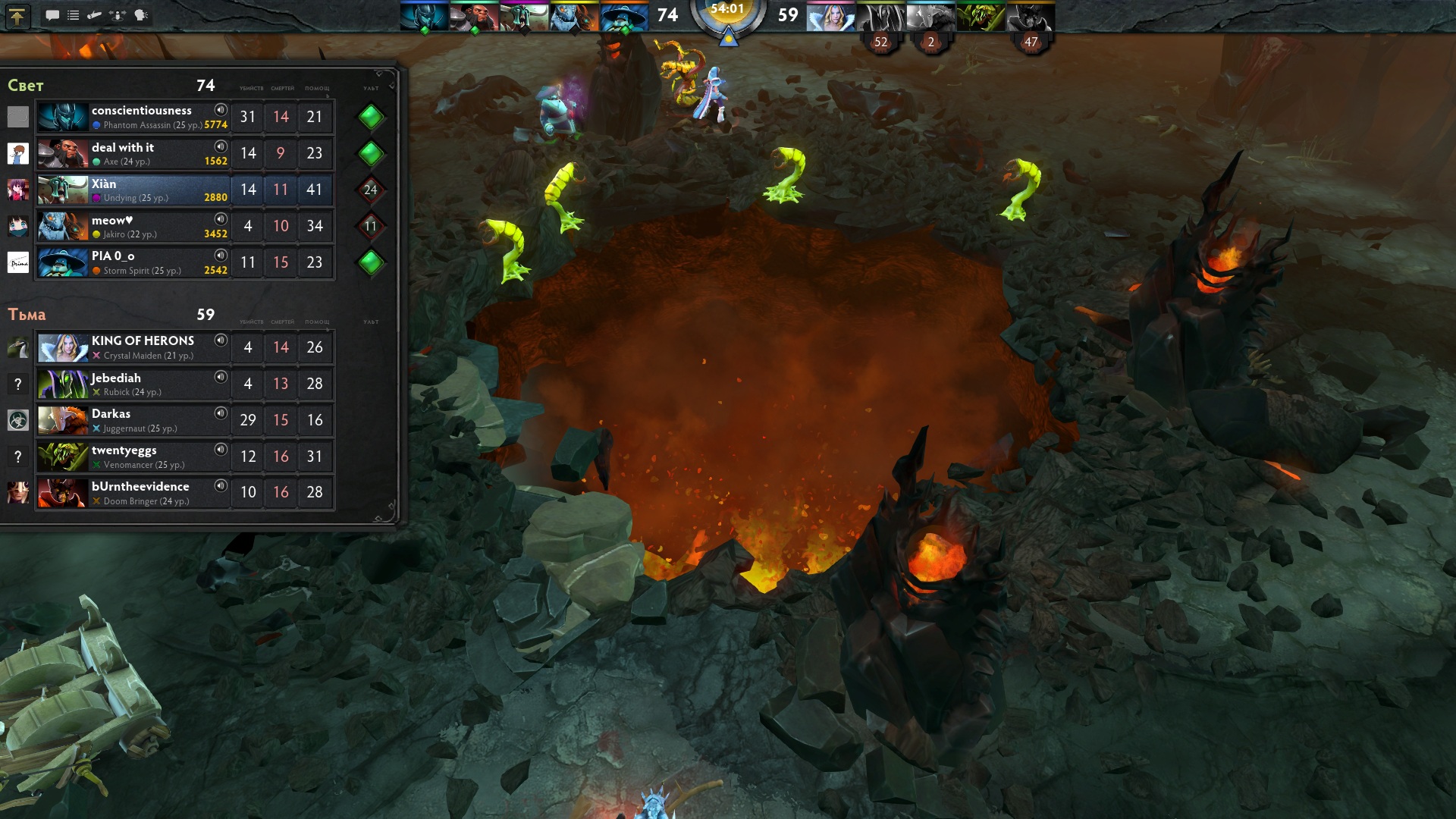Toggle the scoreboard list icon
1456x819 pixels.
tap(74, 15)
